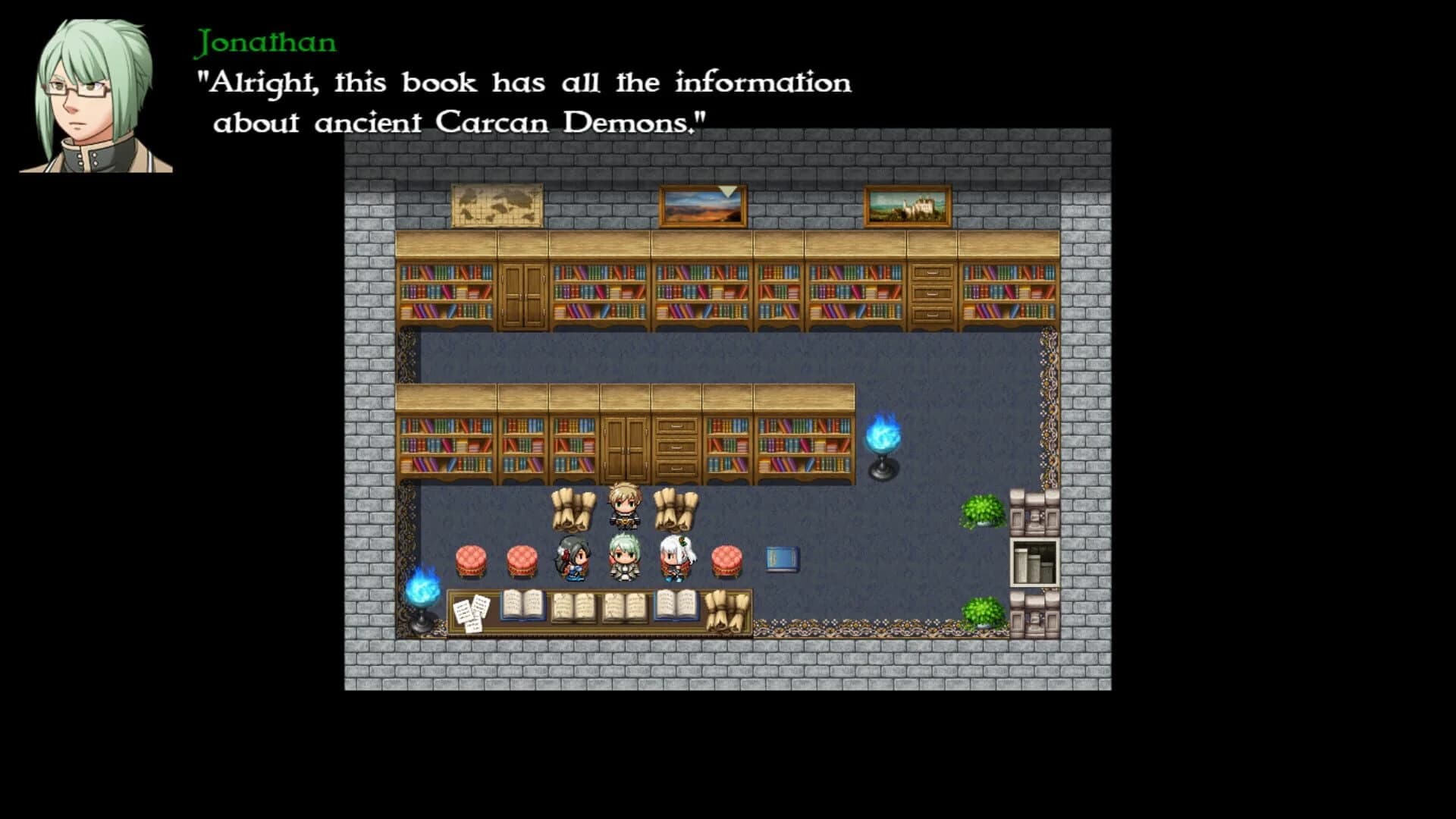Select the white-haired character at the desk

[677, 555]
